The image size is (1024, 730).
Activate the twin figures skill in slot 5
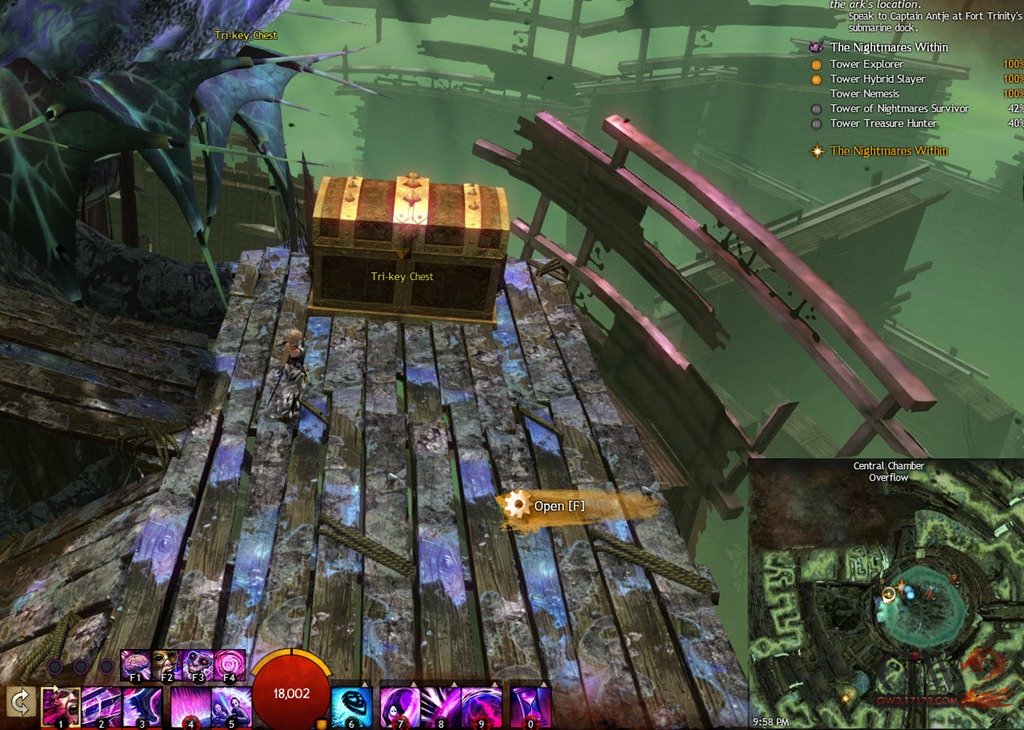pyautogui.click(x=231, y=705)
